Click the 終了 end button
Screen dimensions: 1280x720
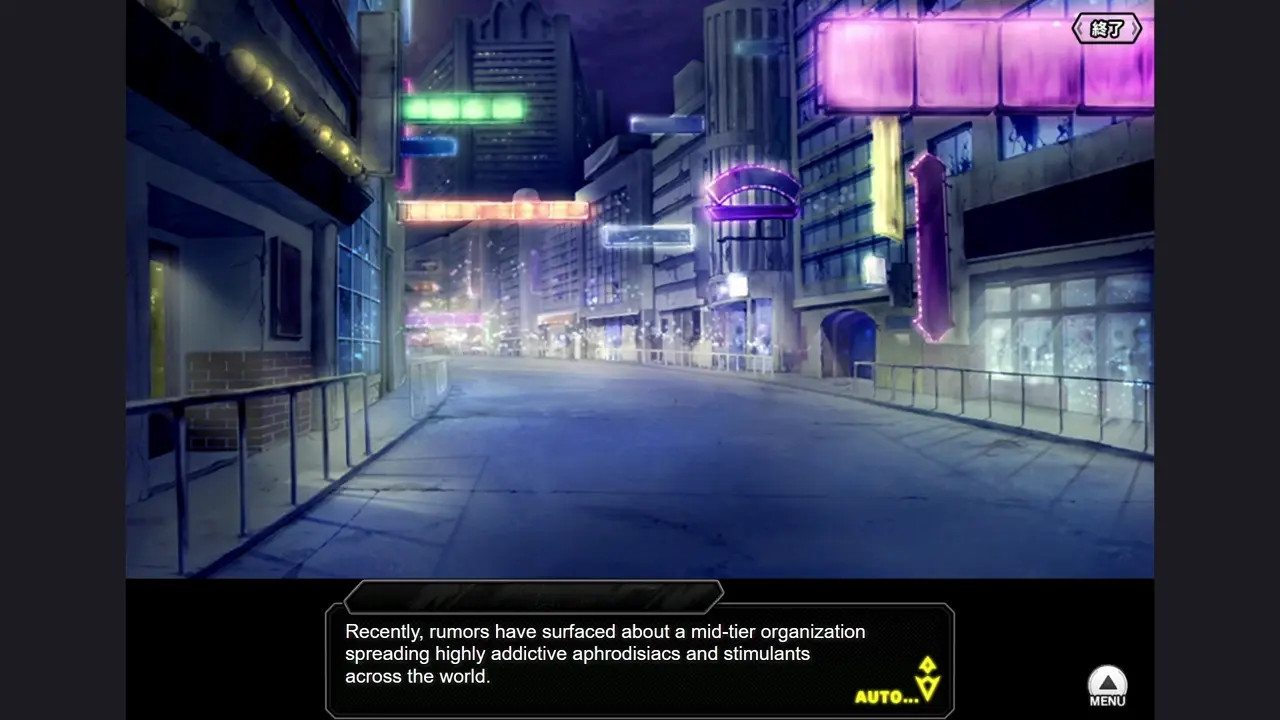(x=1106, y=29)
